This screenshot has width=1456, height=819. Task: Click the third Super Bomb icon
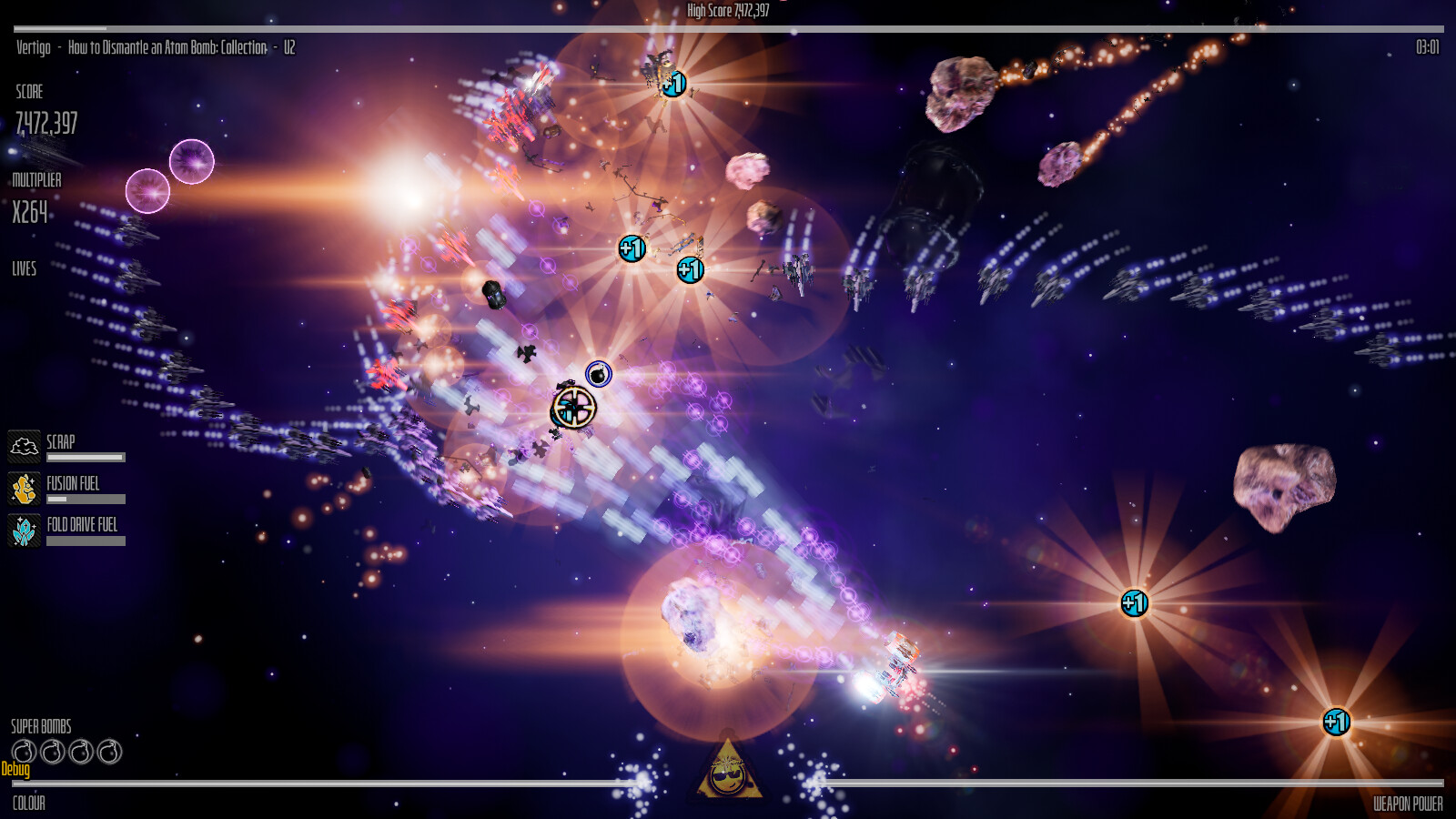(x=83, y=750)
